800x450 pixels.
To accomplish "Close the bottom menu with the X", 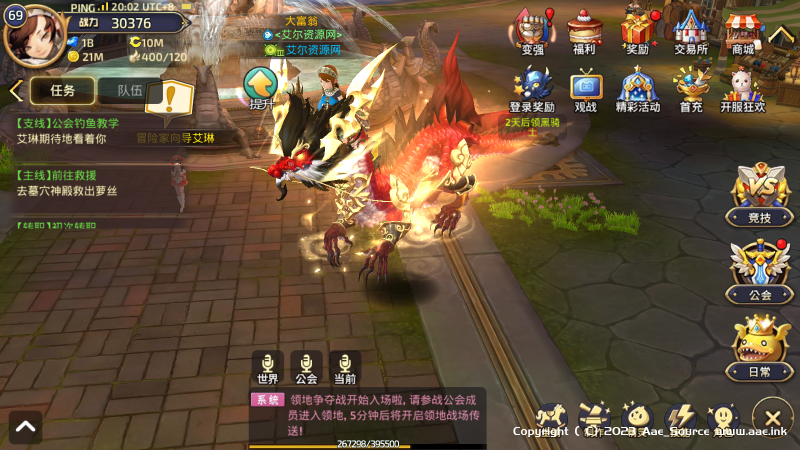I will click(772, 417).
